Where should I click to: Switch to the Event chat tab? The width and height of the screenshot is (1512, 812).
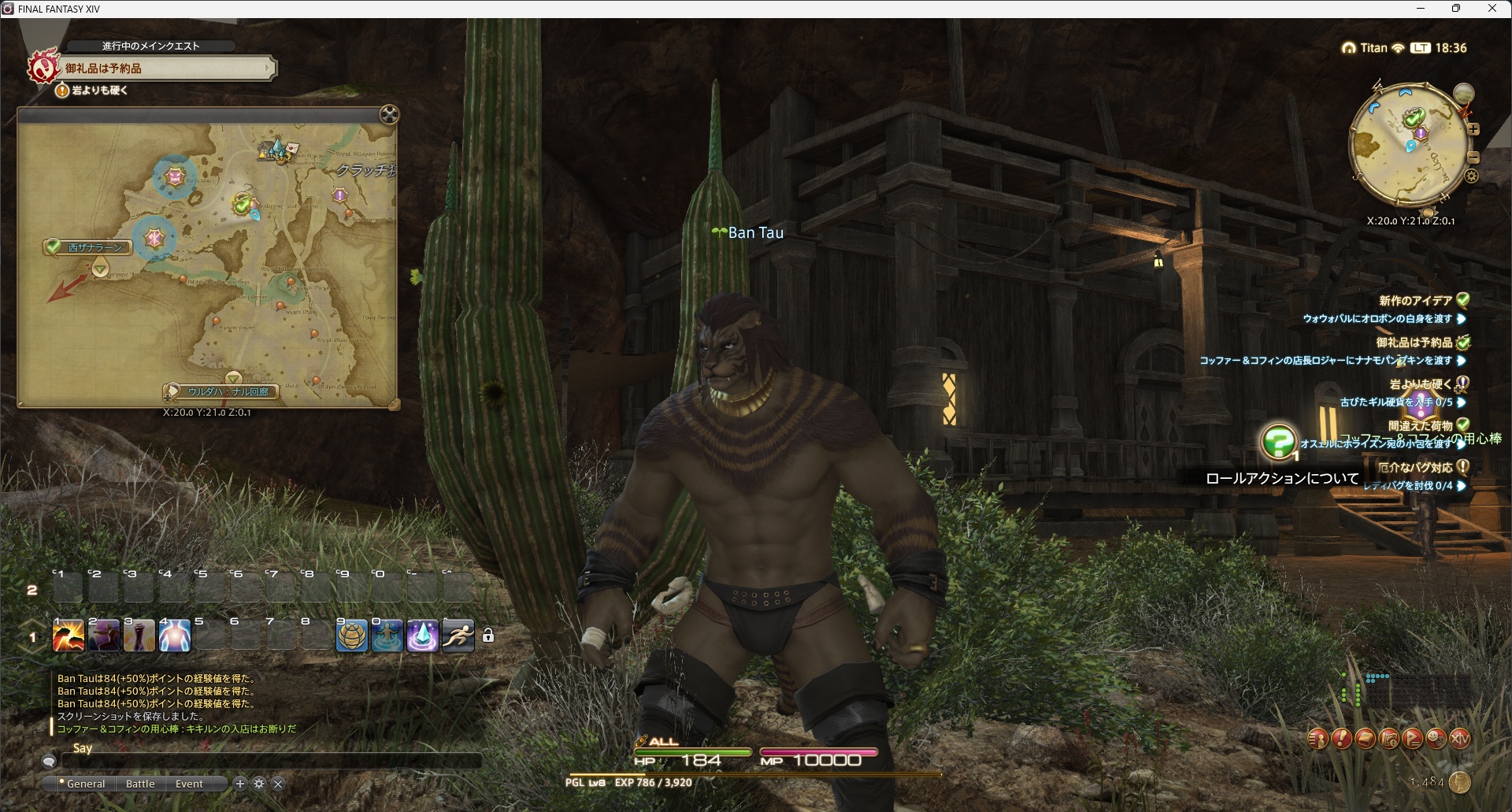[x=189, y=784]
